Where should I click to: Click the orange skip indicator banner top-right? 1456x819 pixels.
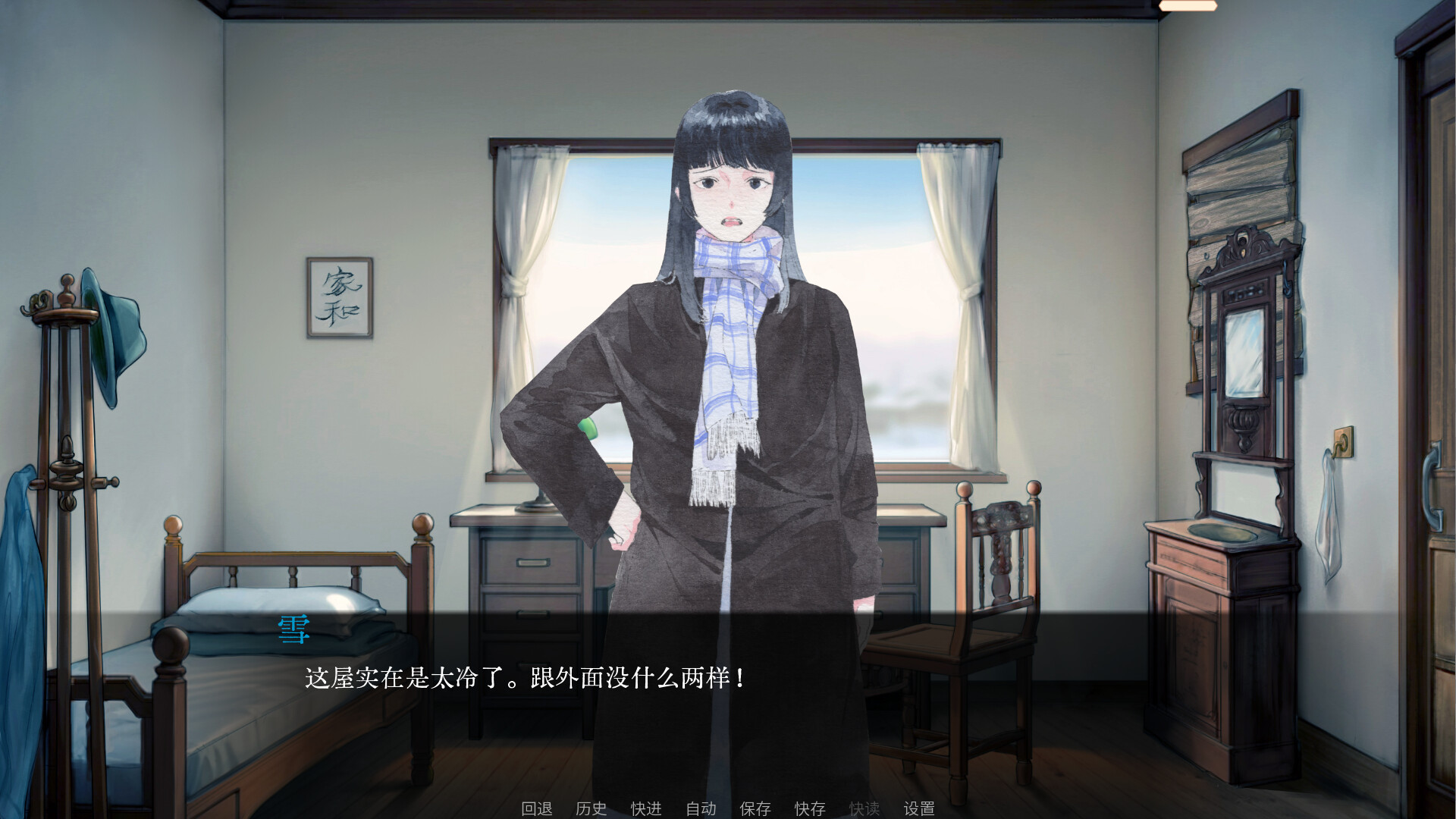[x=1190, y=5]
